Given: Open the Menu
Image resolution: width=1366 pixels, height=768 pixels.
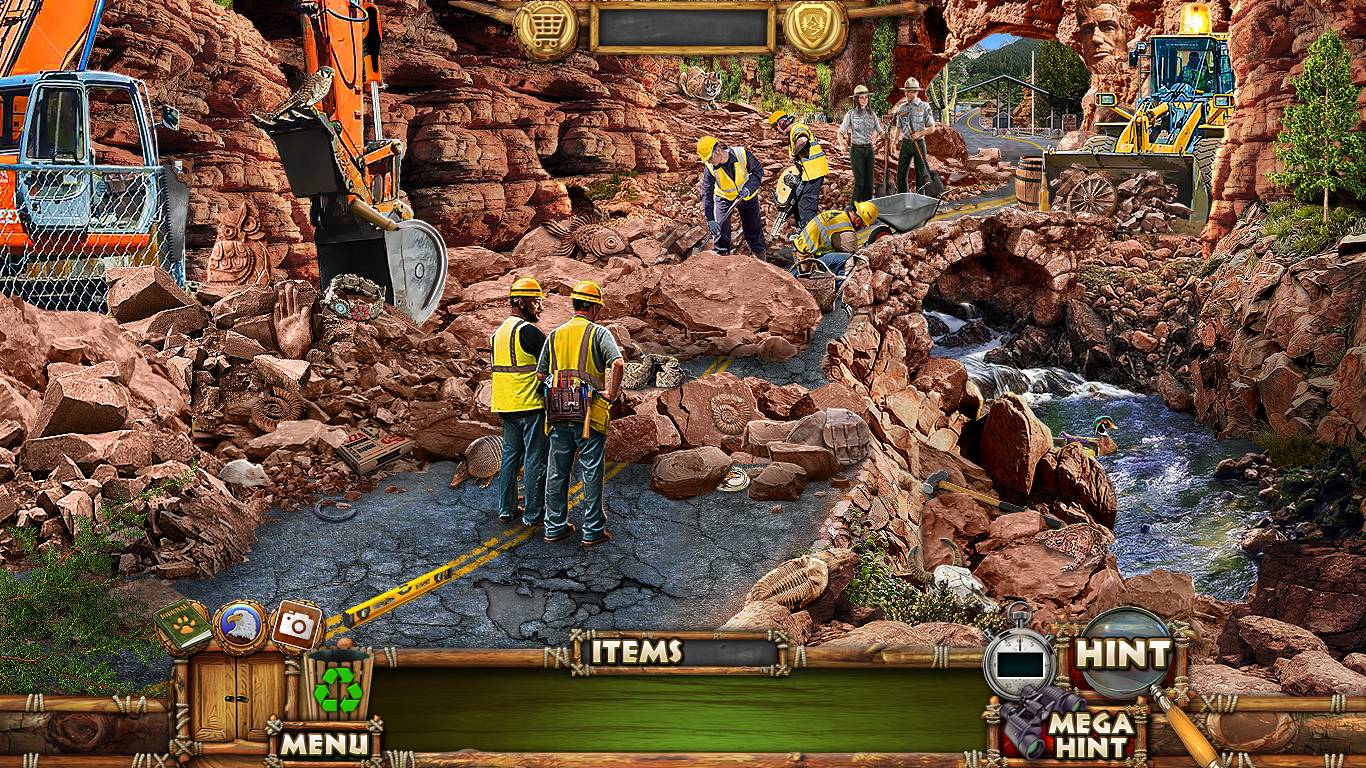Looking at the screenshot, I should pos(323,743).
